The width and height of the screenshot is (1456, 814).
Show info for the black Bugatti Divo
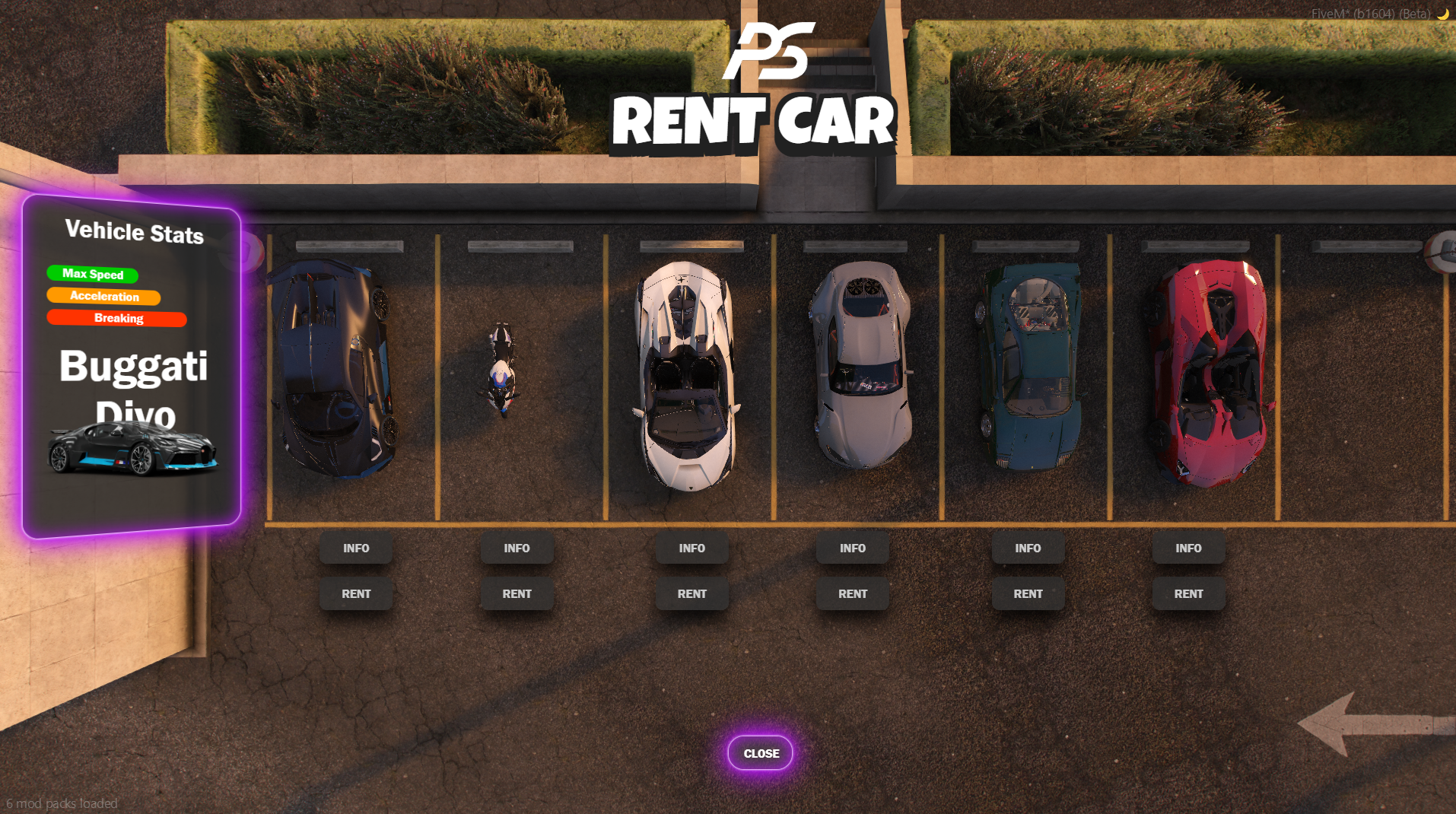pyautogui.click(x=356, y=548)
